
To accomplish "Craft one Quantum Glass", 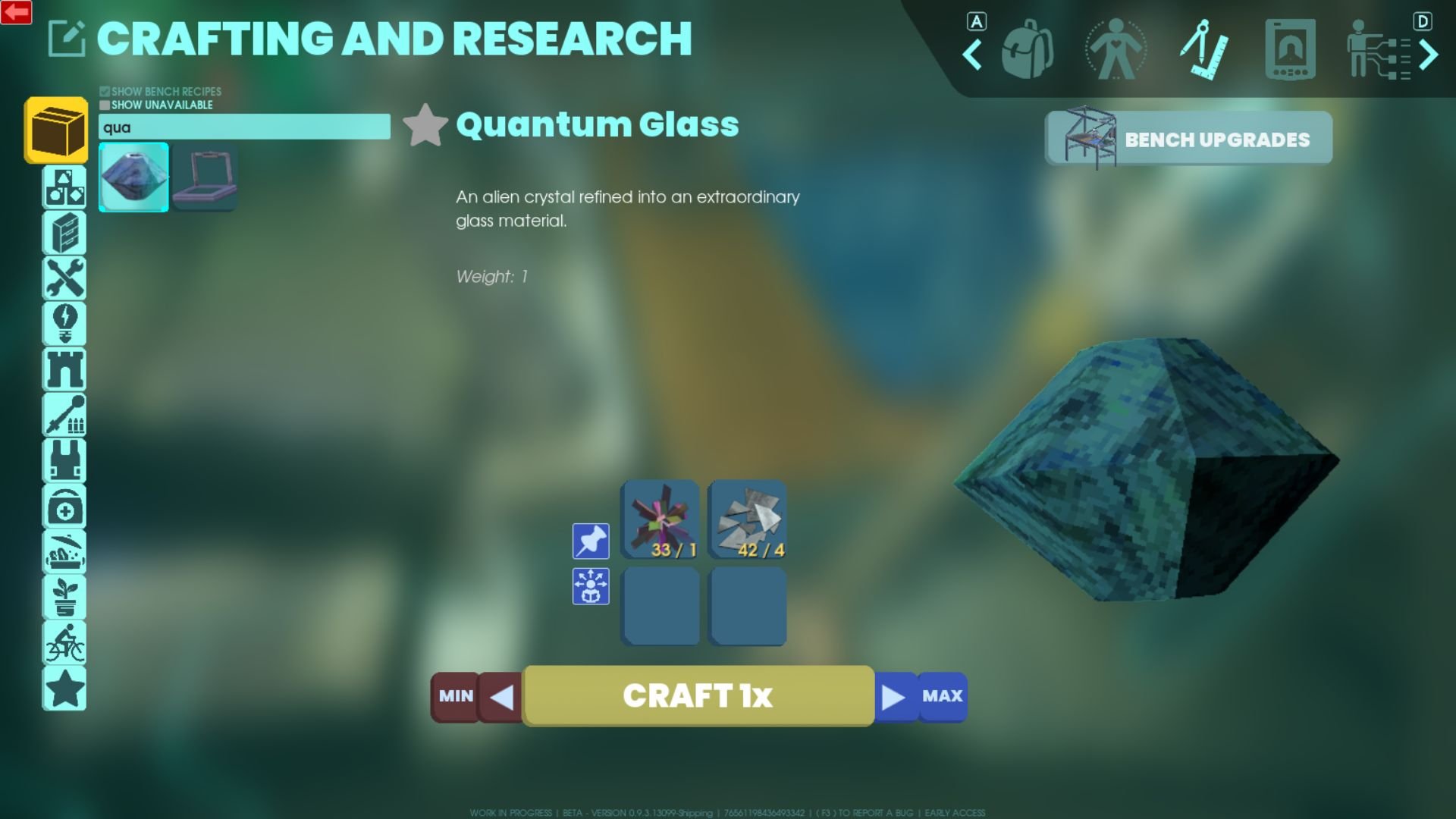I will click(x=698, y=695).
